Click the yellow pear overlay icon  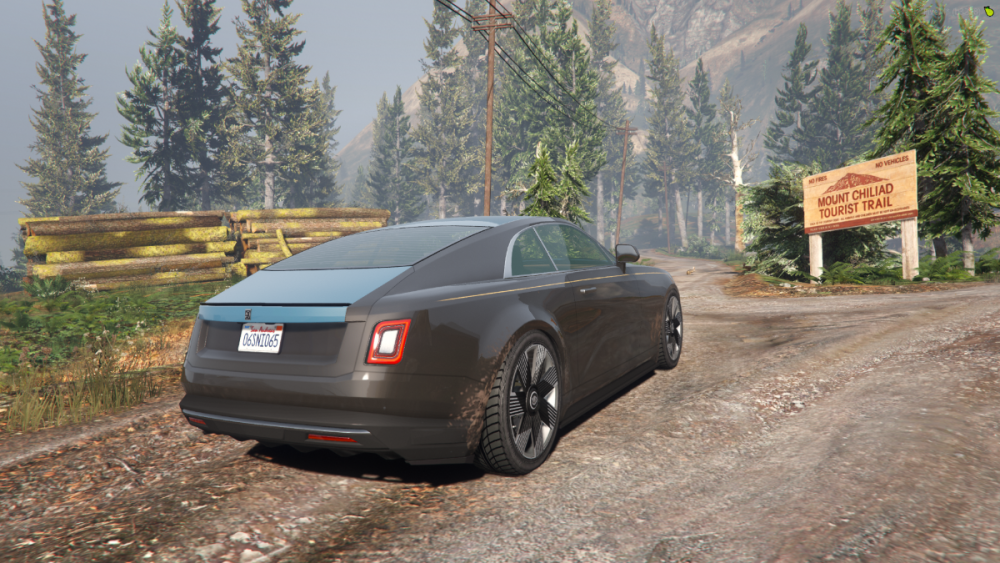(988, 13)
